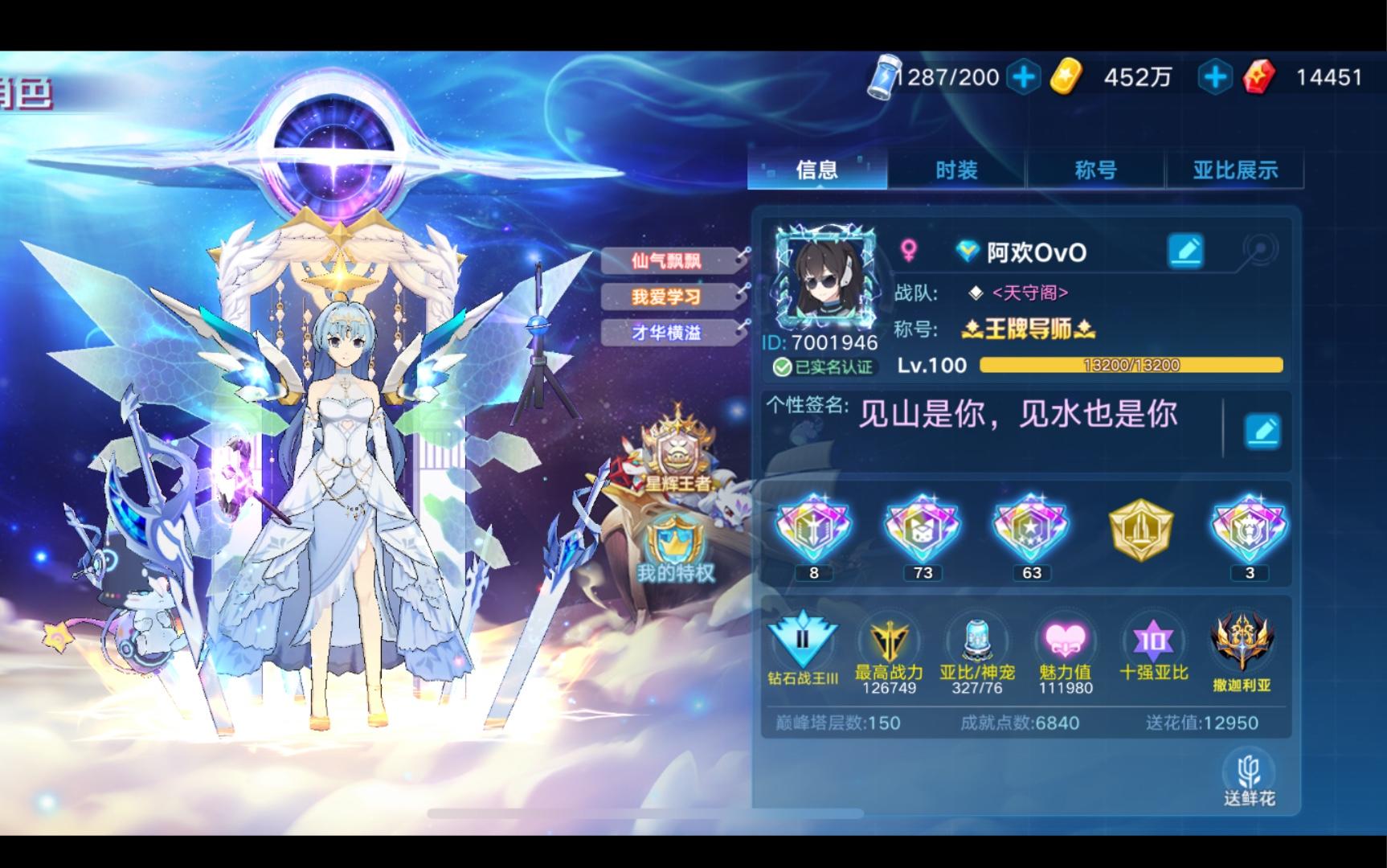Open the 亚比展示 tab

coord(1234,170)
